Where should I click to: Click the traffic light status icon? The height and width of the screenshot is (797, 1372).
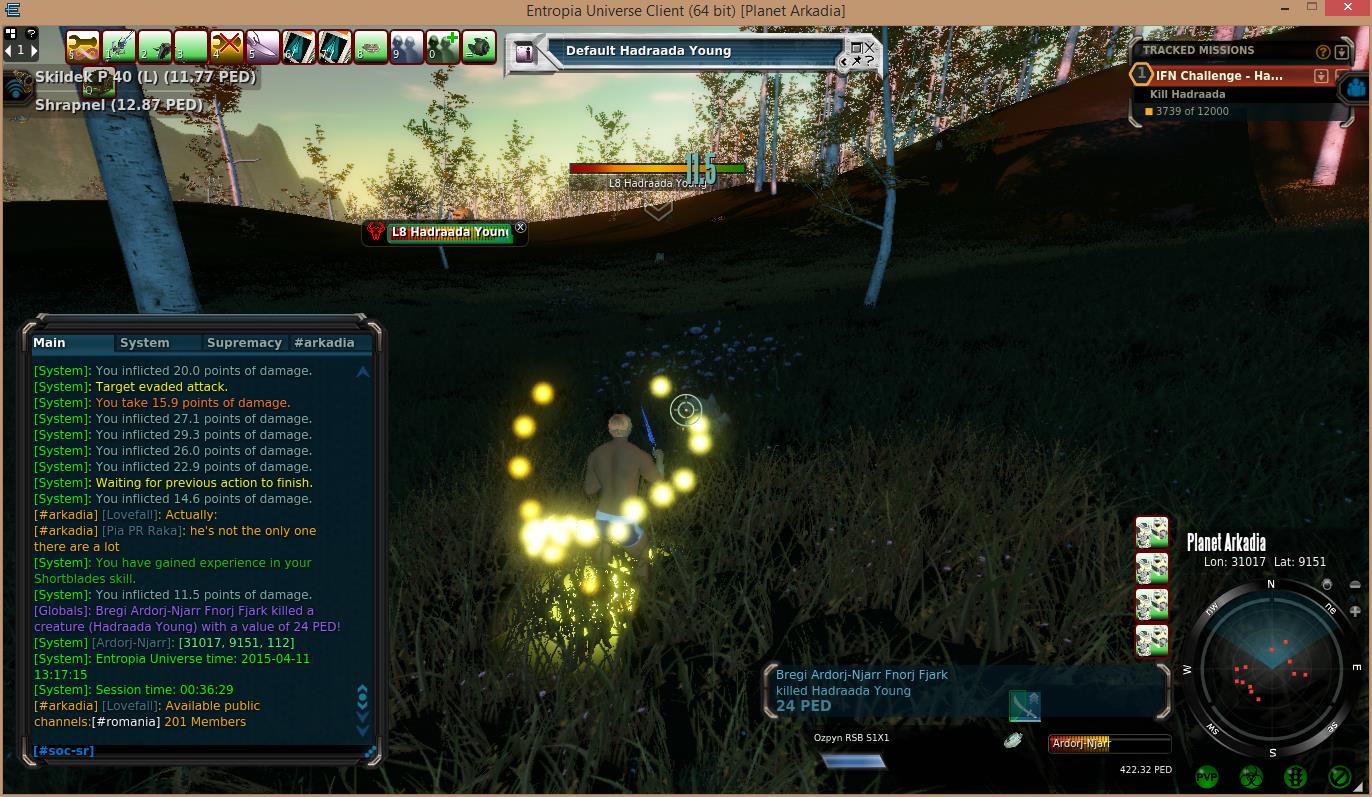point(1295,777)
